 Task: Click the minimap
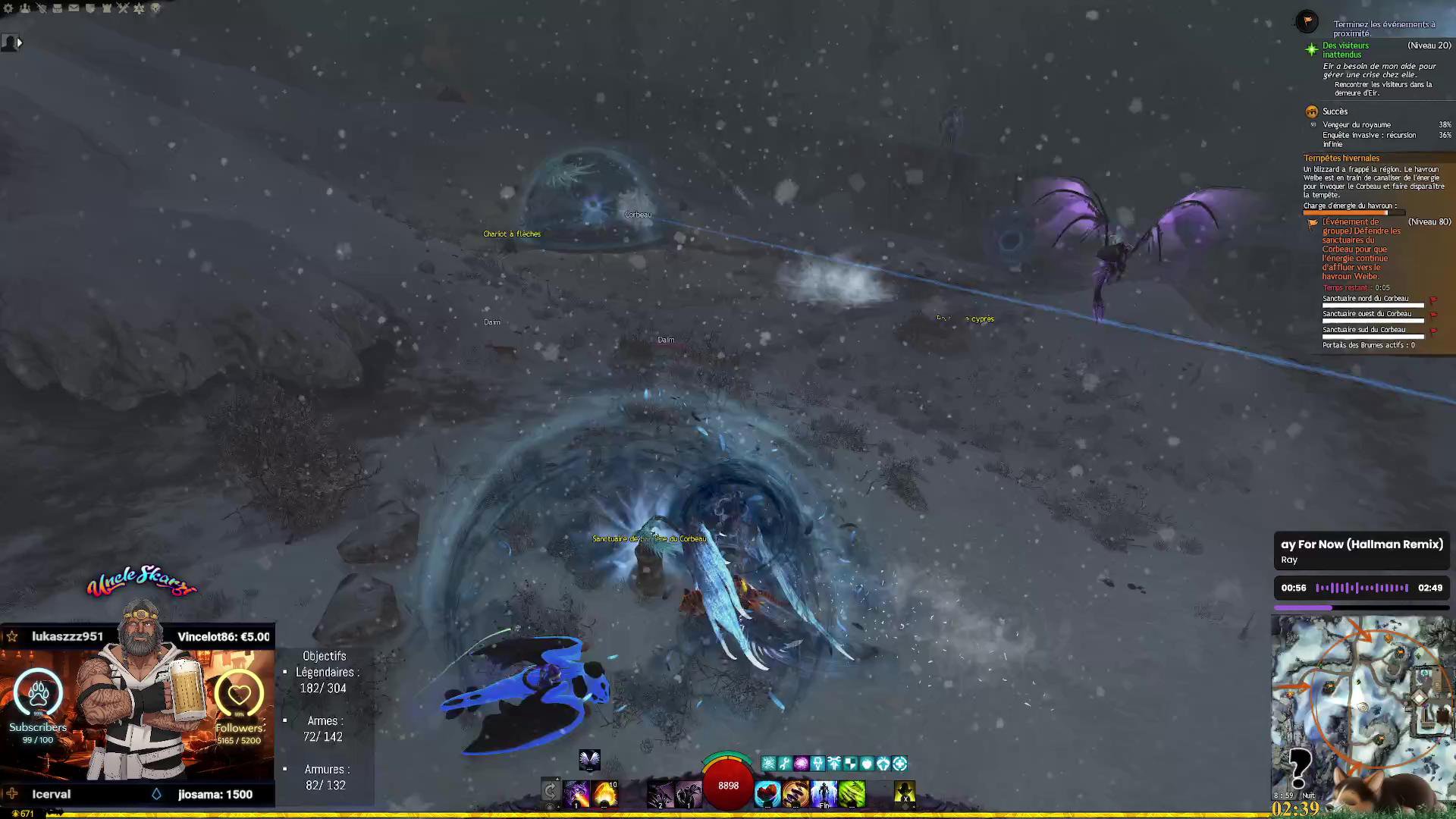click(x=1361, y=705)
